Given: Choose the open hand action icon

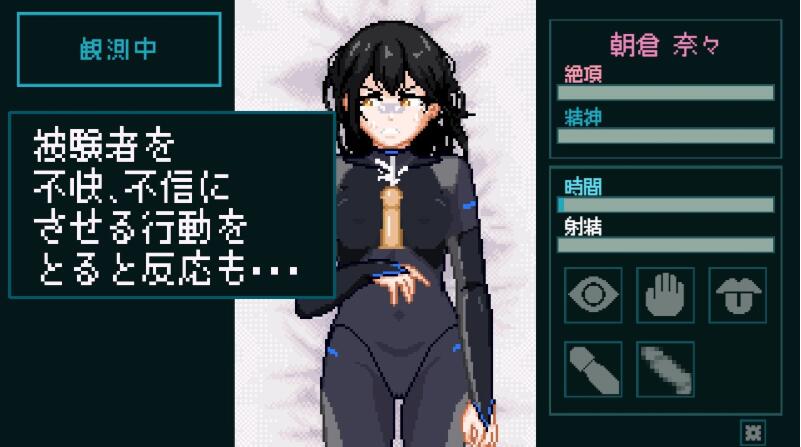Looking at the screenshot, I should pyautogui.click(x=666, y=295).
